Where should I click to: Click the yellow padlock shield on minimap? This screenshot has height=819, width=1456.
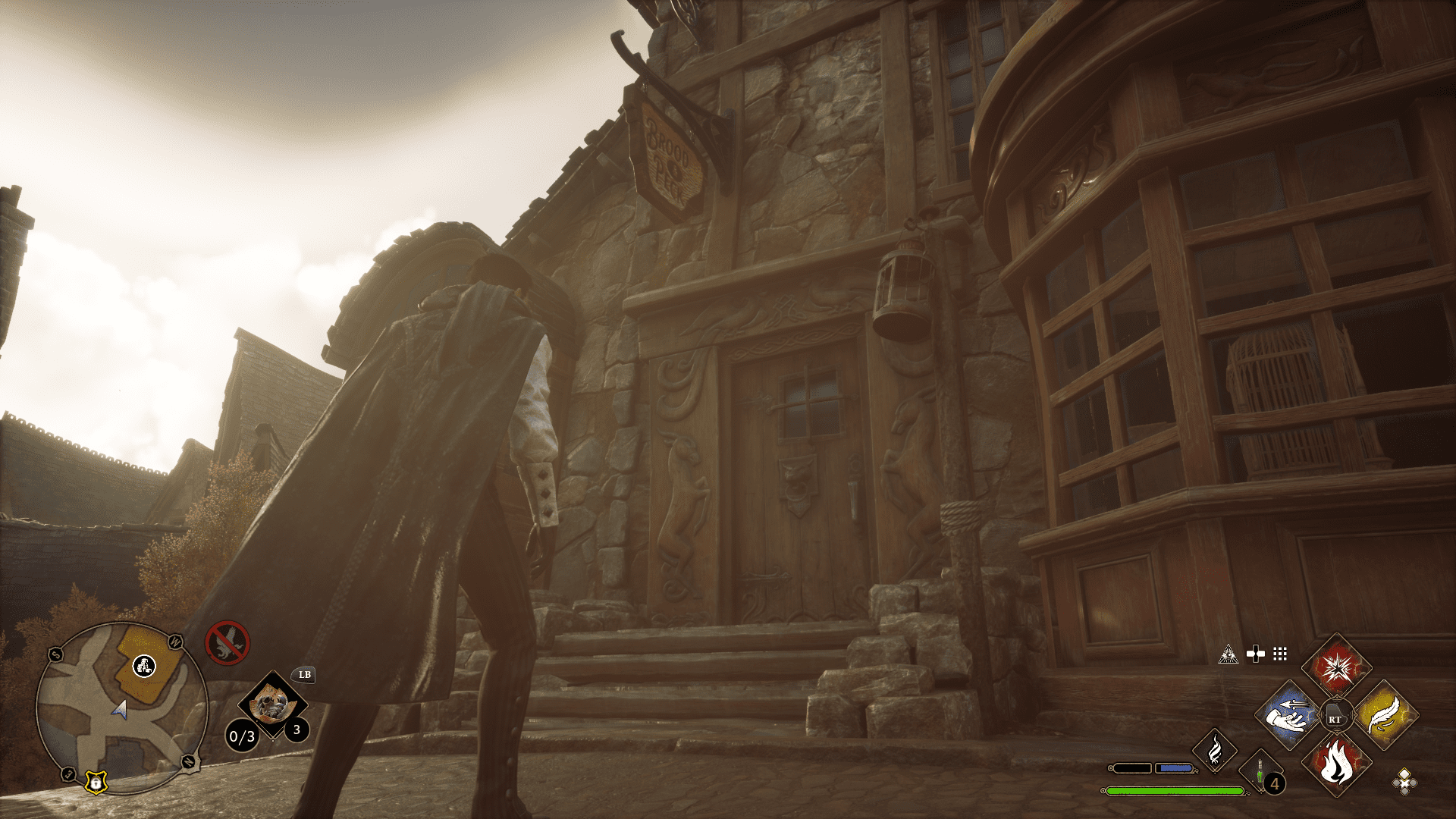(x=96, y=782)
